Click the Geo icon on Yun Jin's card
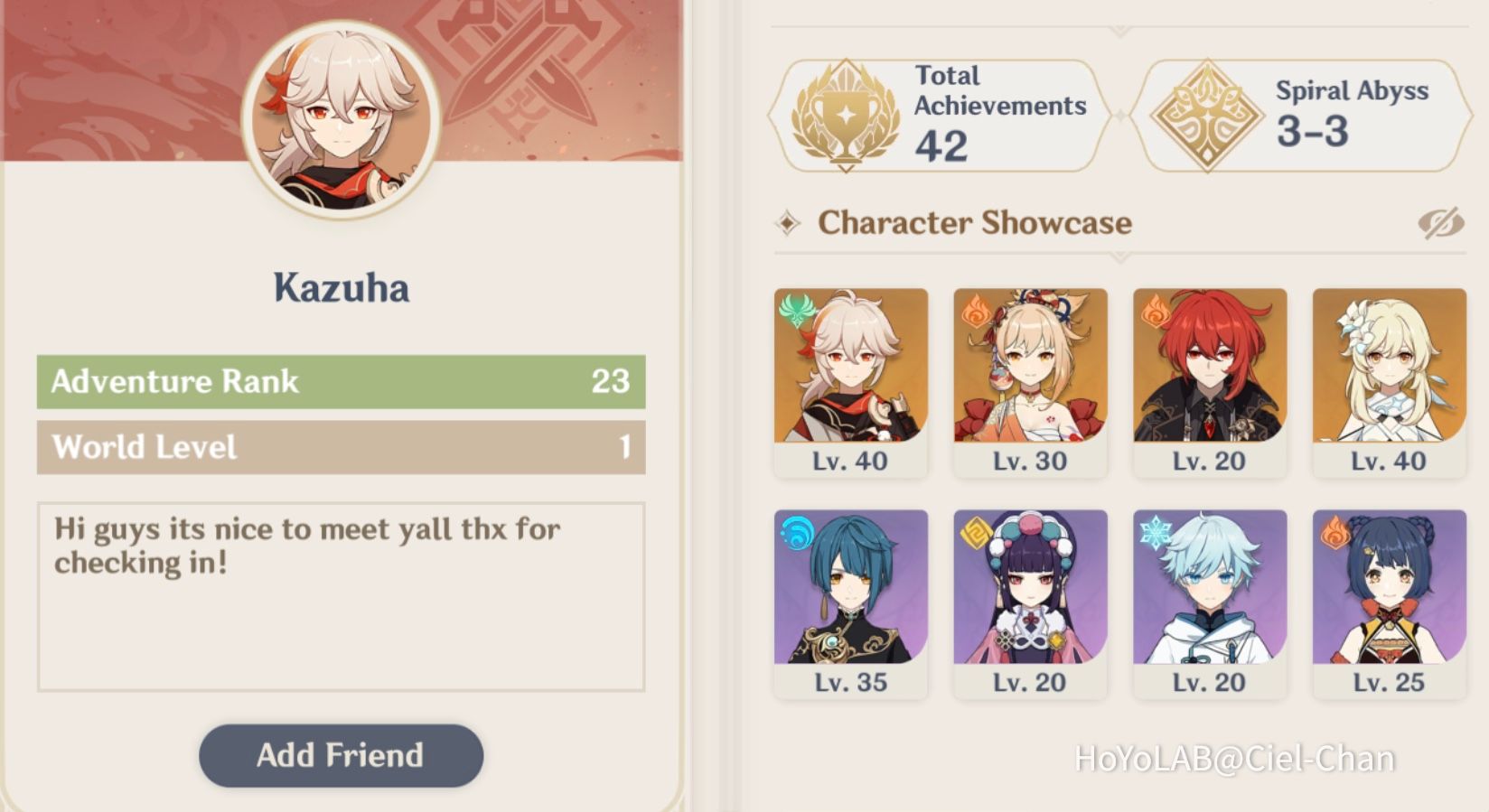Viewport: 1489px width, 812px height. [979, 532]
